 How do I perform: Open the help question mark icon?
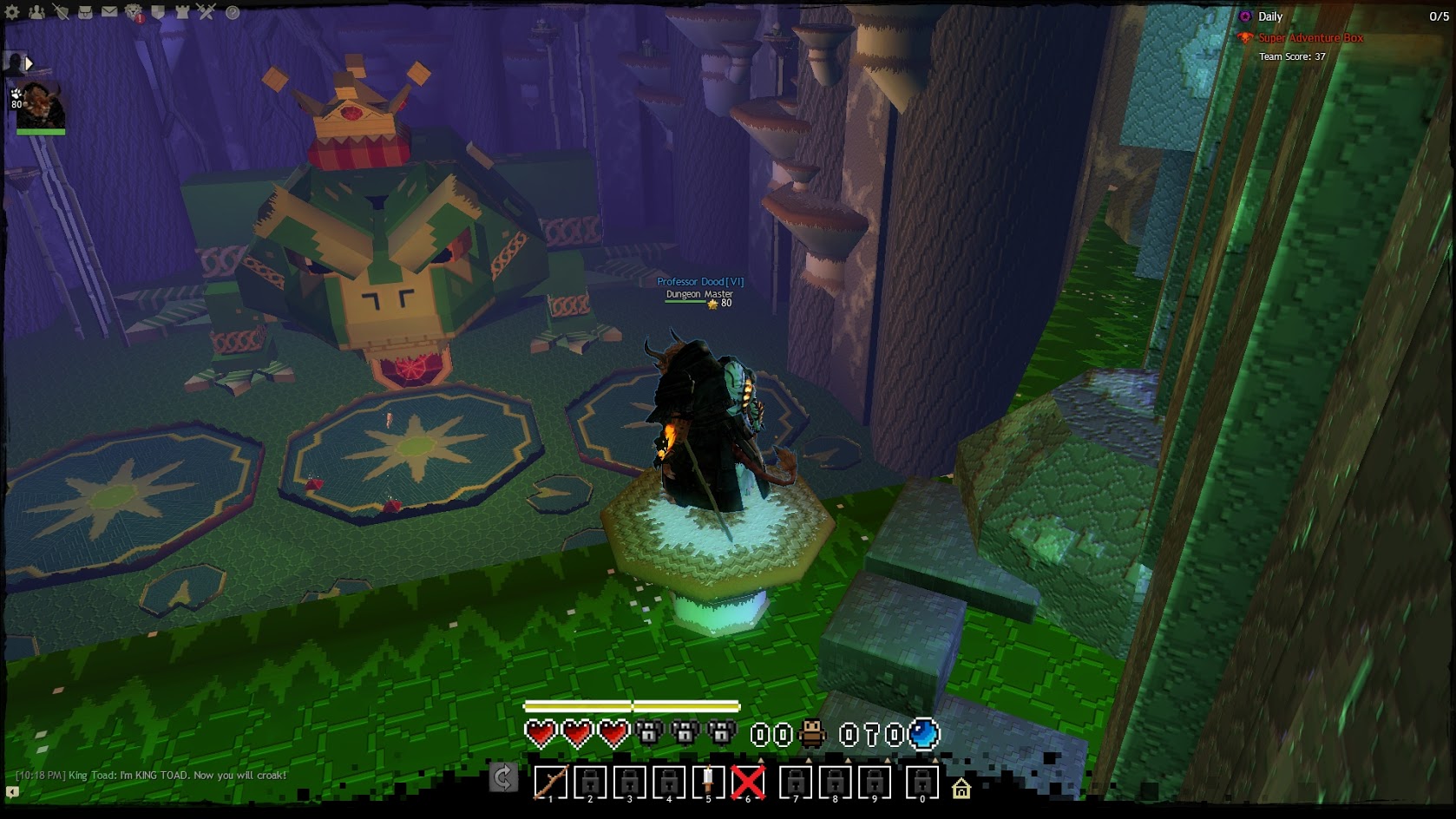tap(233, 12)
